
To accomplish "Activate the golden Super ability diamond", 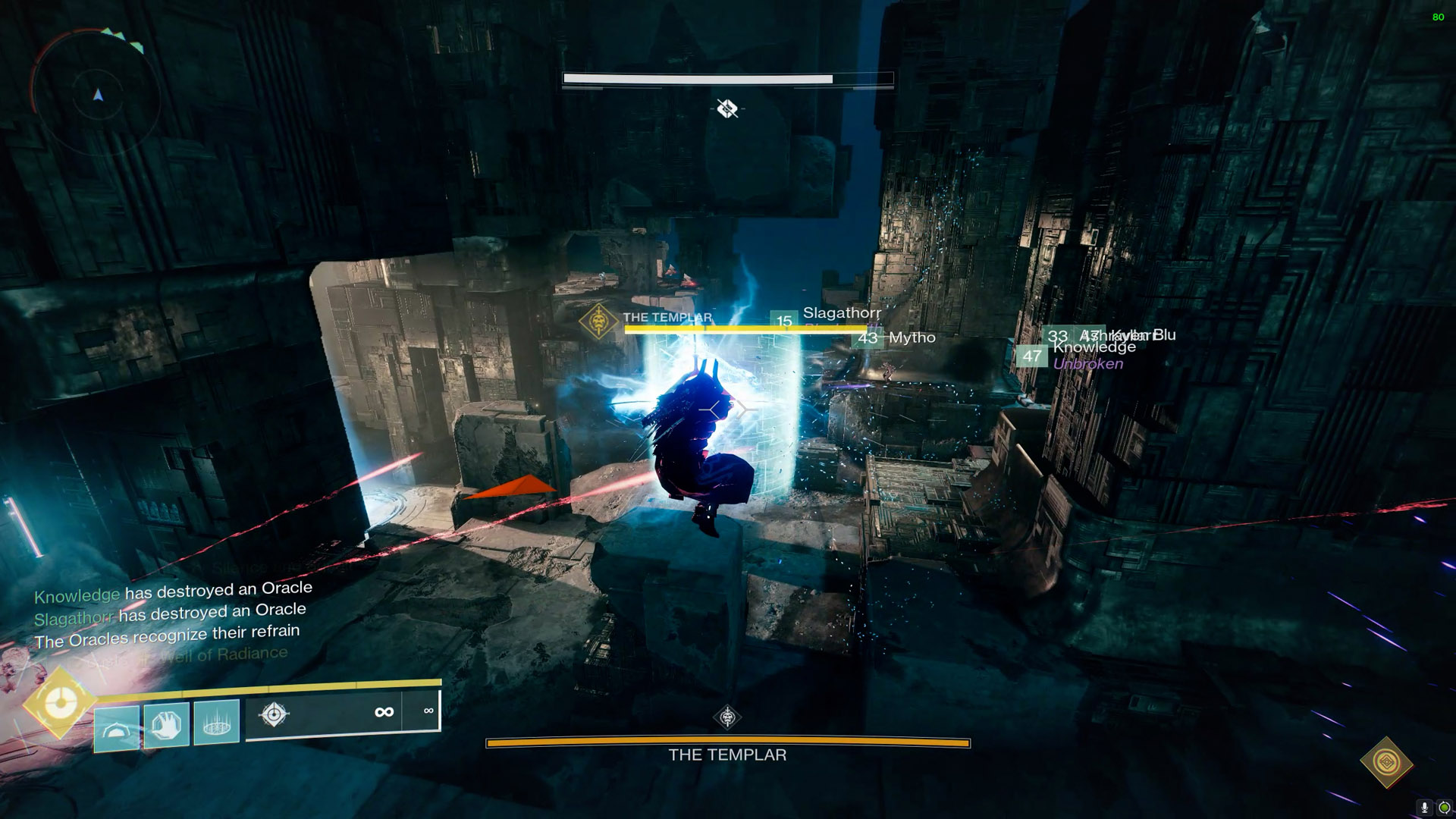I will (59, 703).
